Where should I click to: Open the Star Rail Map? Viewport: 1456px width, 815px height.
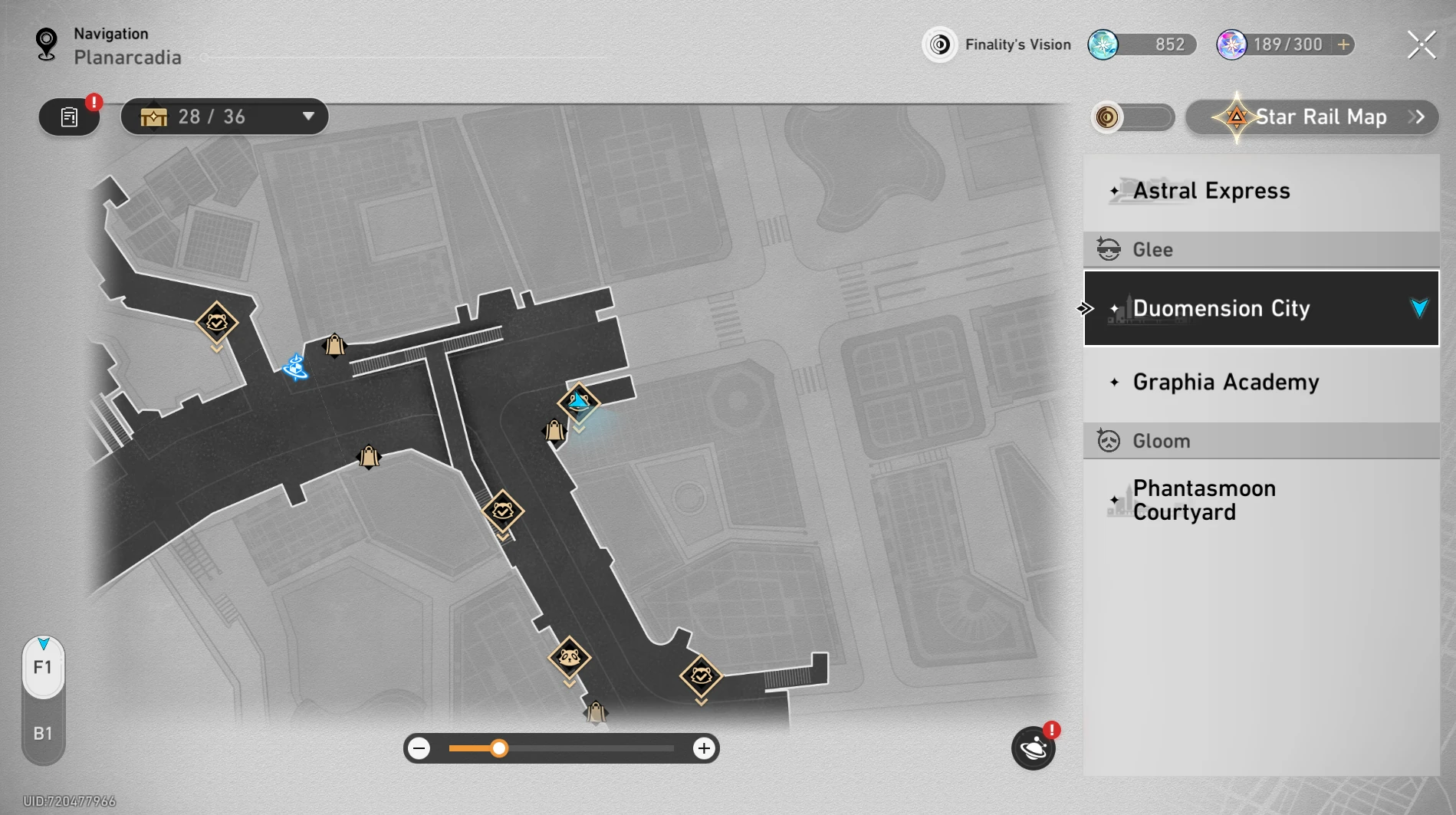pyautogui.click(x=1312, y=117)
